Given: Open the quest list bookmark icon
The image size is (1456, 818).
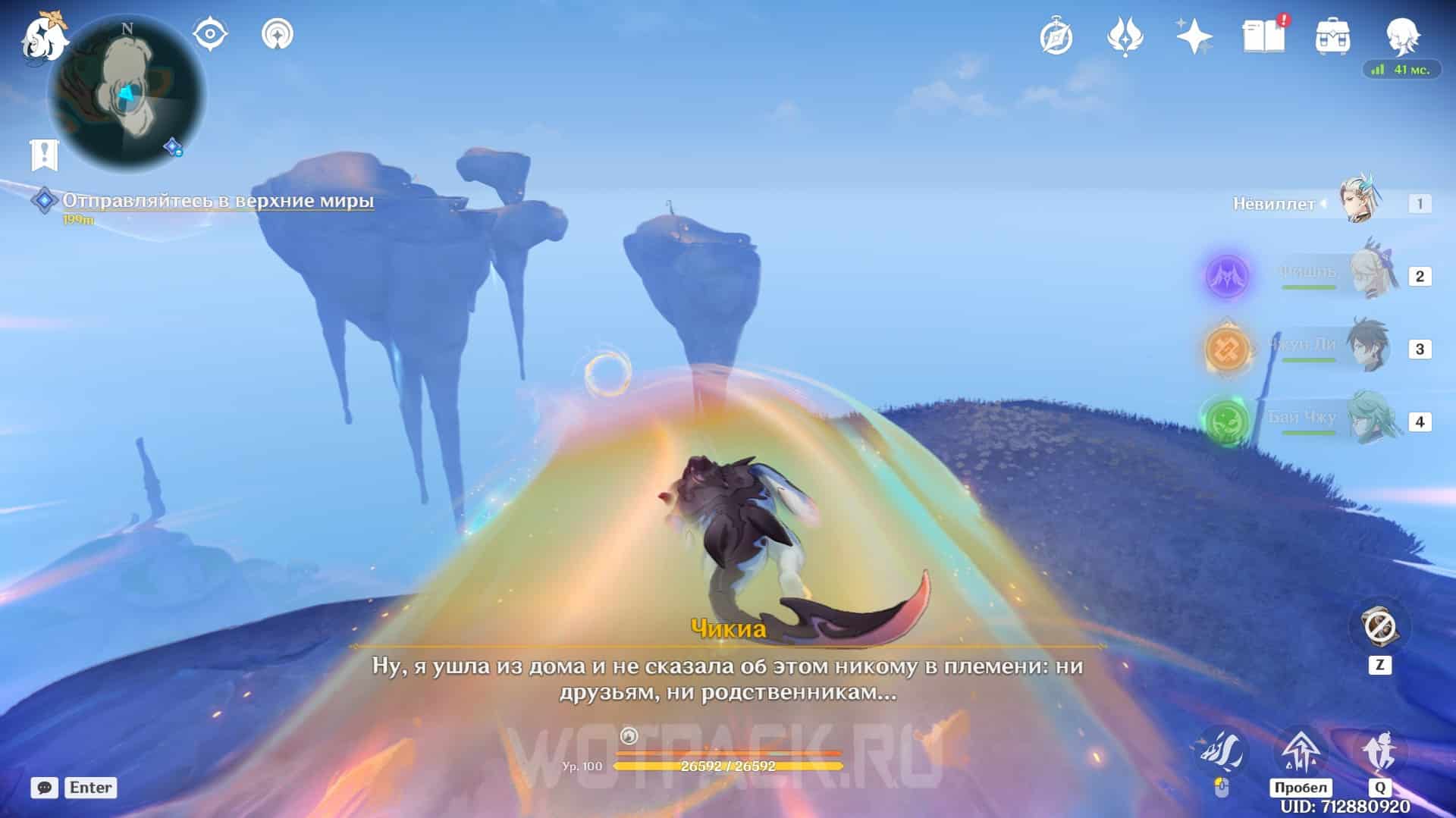Looking at the screenshot, I should click(x=44, y=155).
